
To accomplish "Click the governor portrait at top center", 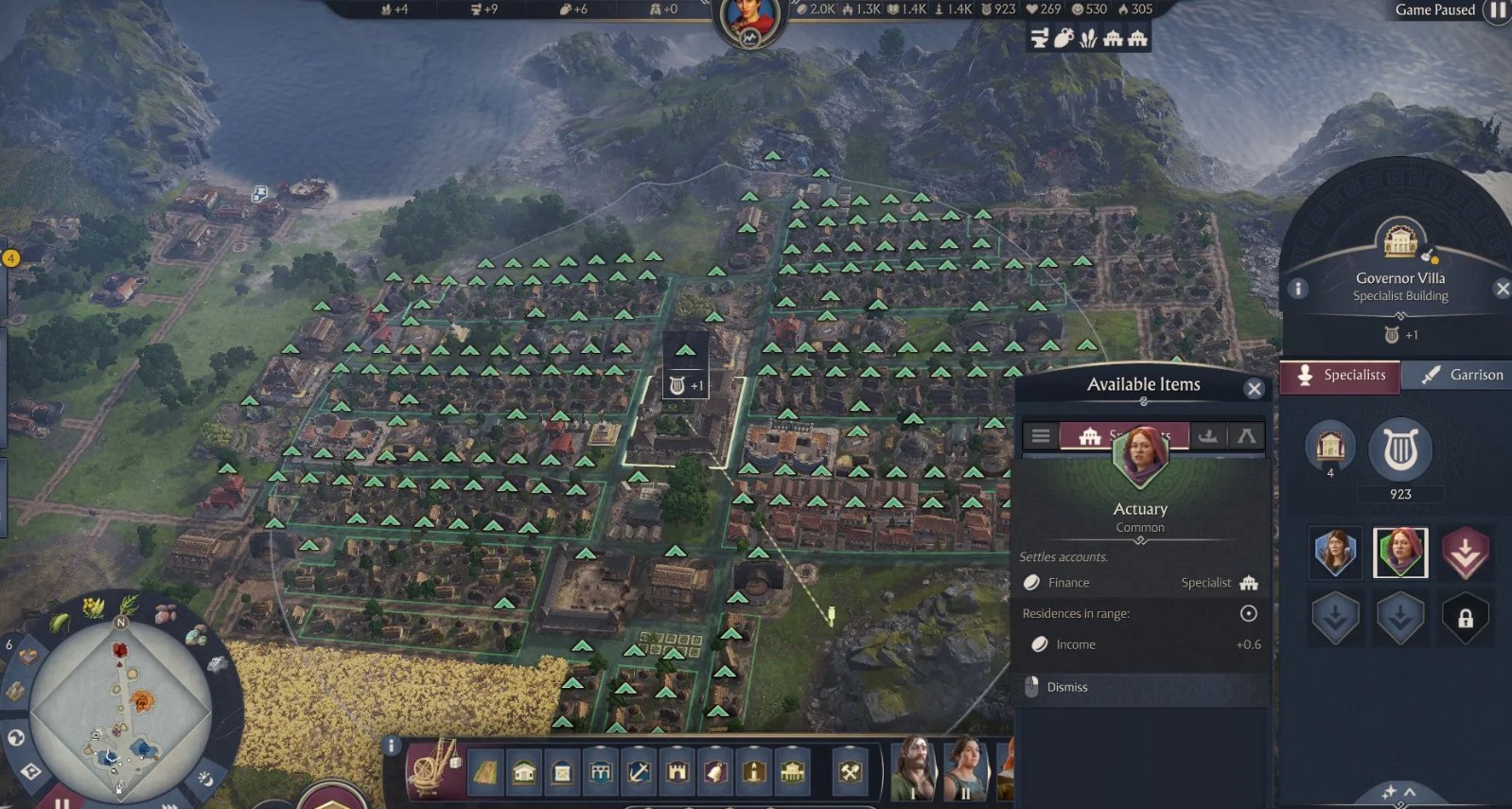I will 750,21.
